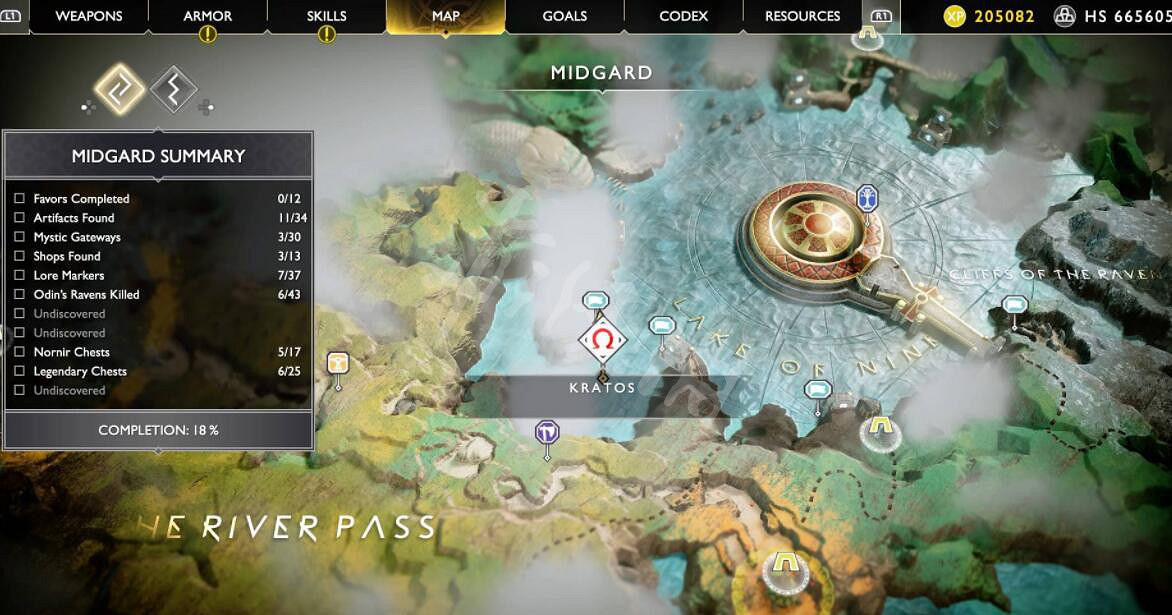Viewport: 1172px width, 615px height.
Task: Check the Mystic Gateways filter
Action: [x=19, y=237]
